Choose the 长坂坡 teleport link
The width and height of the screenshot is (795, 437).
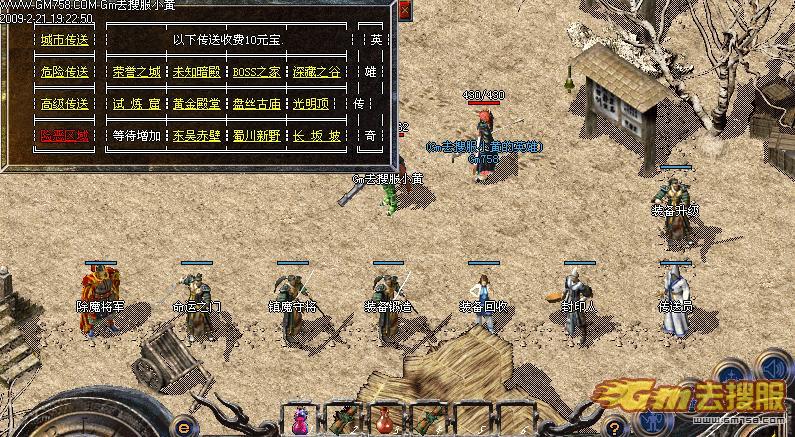pyautogui.click(x=315, y=134)
